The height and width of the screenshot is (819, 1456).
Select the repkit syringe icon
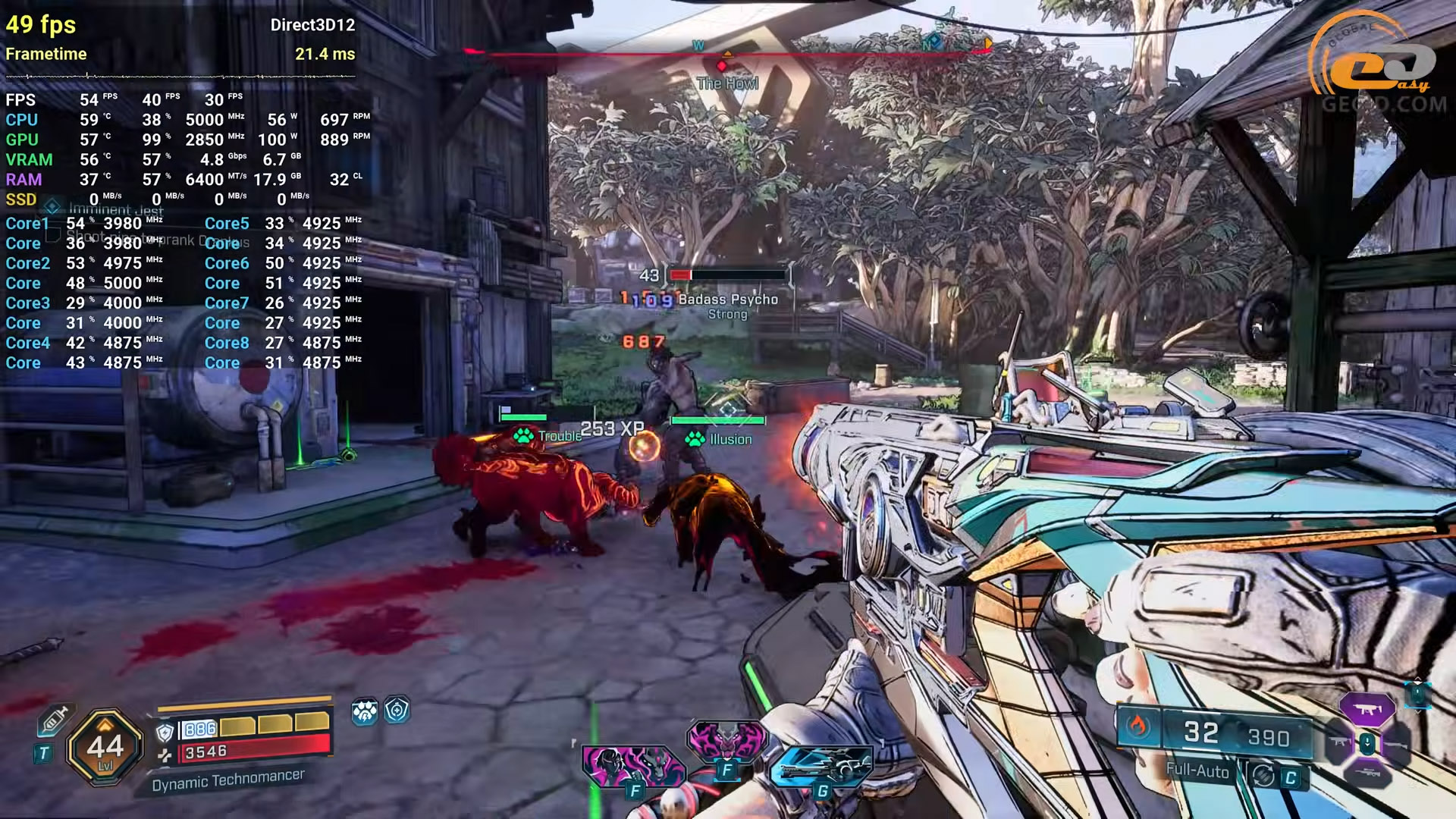click(54, 719)
